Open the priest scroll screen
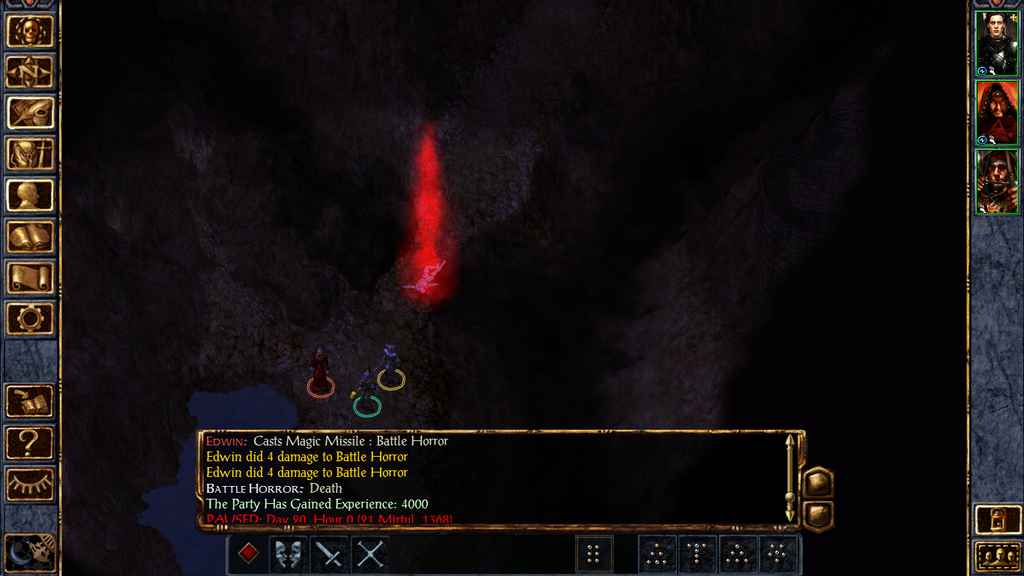Viewport: 1024px width, 576px height. click(30, 278)
